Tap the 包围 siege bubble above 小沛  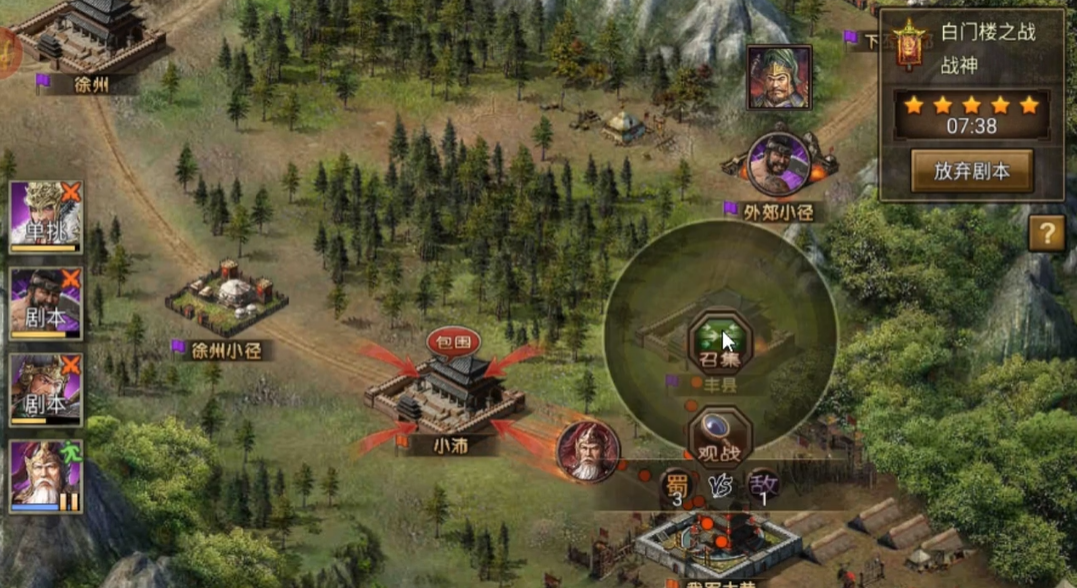(x=453, y=342)
